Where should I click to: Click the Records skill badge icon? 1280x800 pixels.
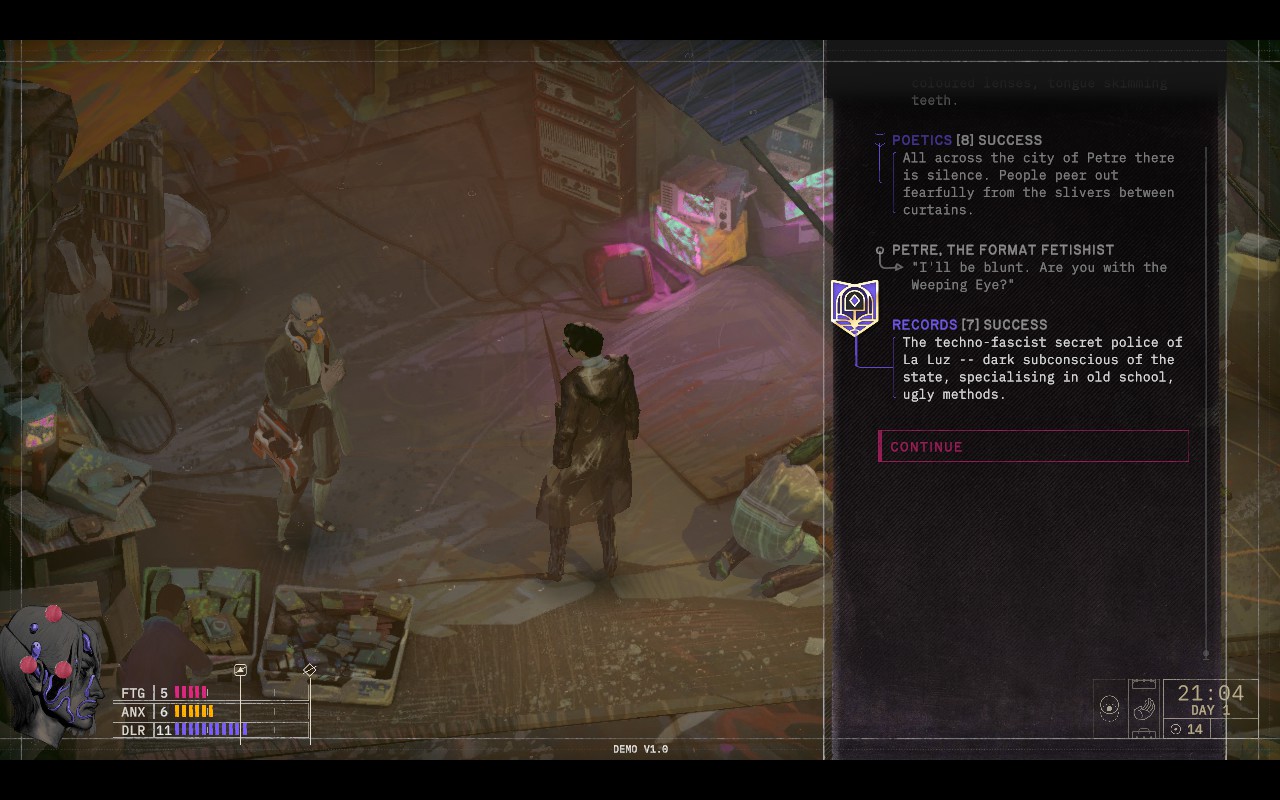click(x=854, y=306)
